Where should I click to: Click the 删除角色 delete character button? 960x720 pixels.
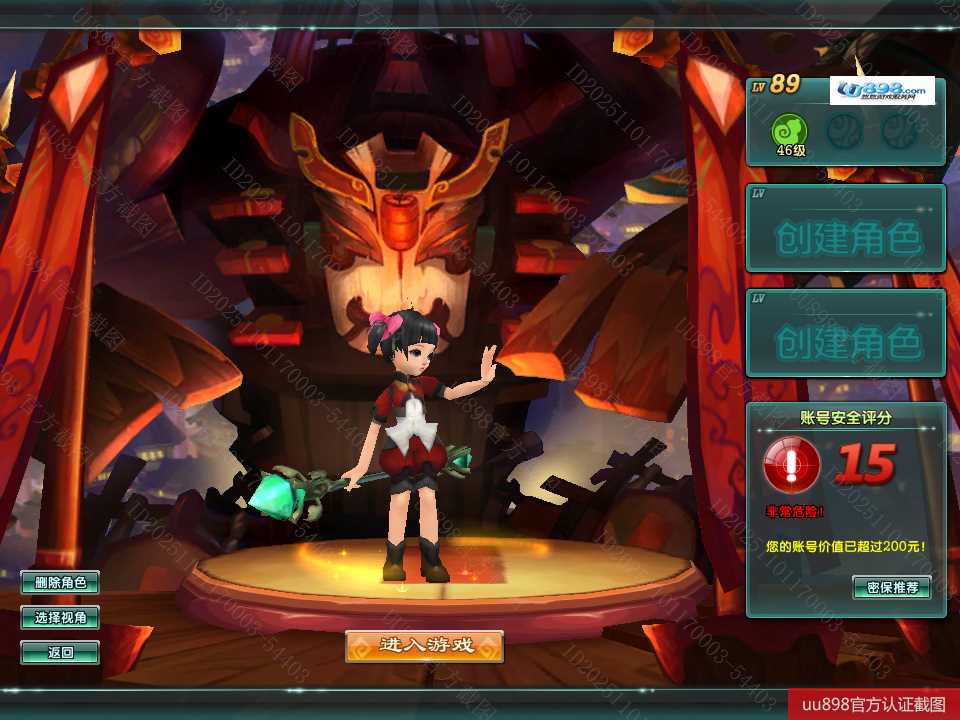click(60, 582)
